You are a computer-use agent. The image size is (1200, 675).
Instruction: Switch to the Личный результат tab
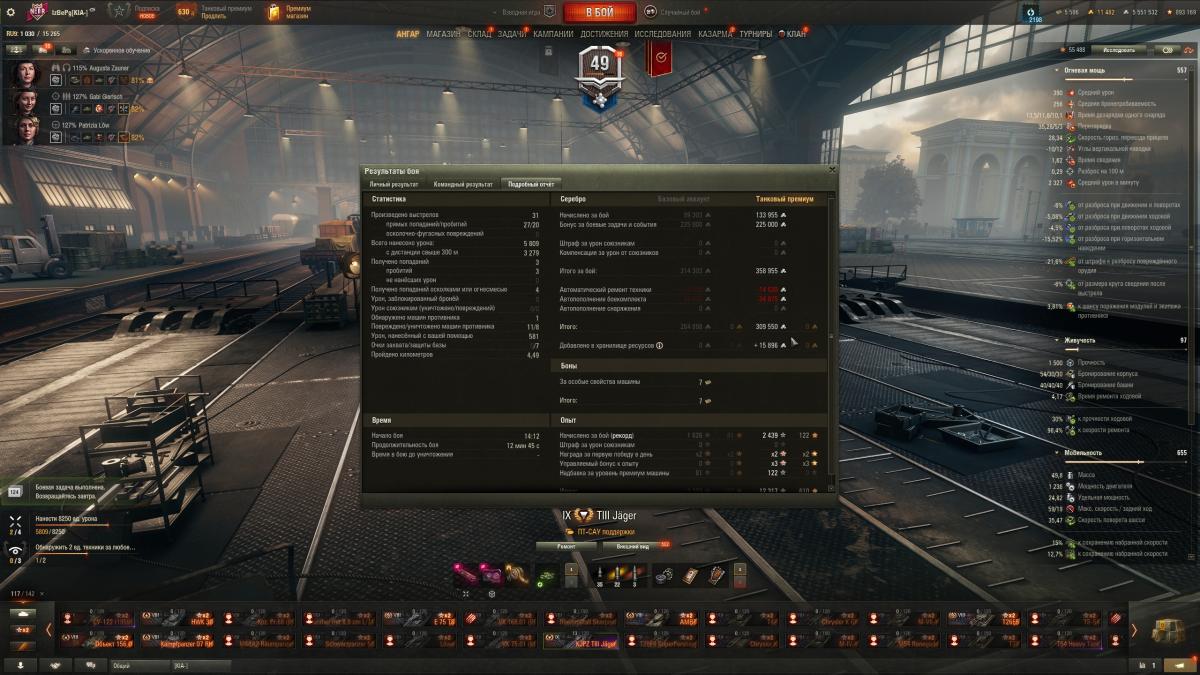(x=393, y=184)
